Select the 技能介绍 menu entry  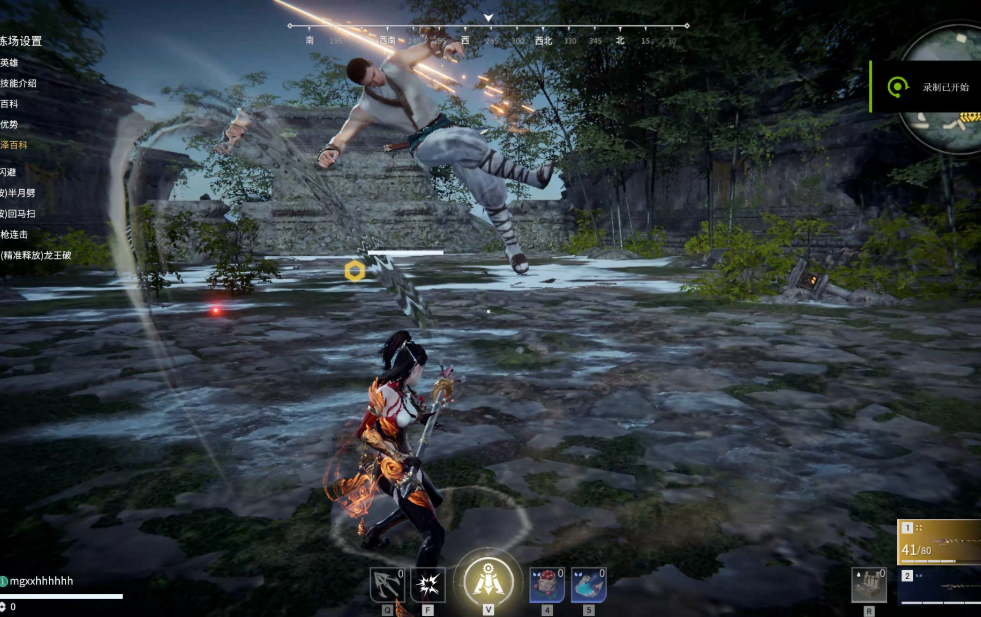[x=19, y=83]
